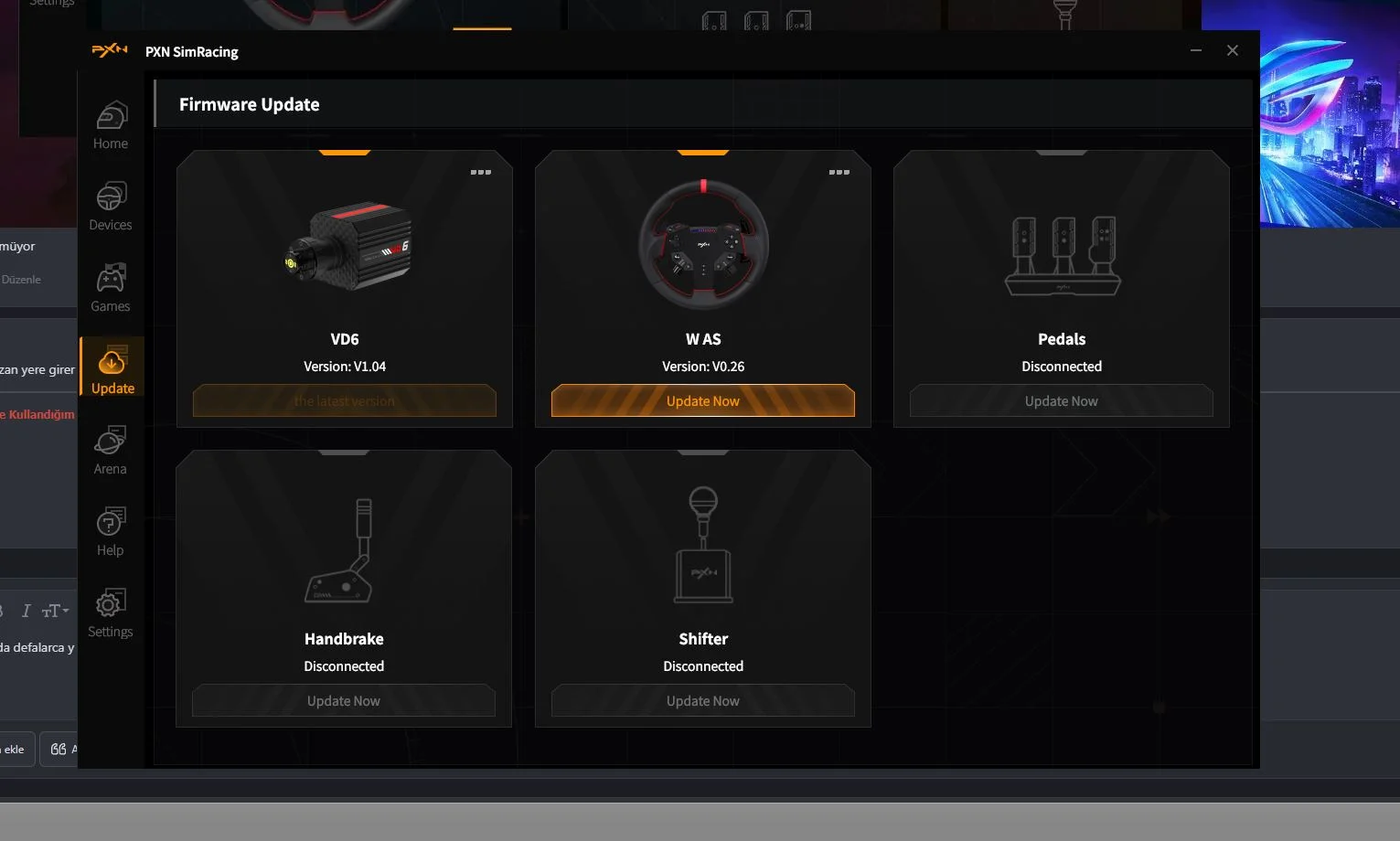Click Update Now for W AS wheel
Screen dimensions: 1400x841
coord(702,401)
